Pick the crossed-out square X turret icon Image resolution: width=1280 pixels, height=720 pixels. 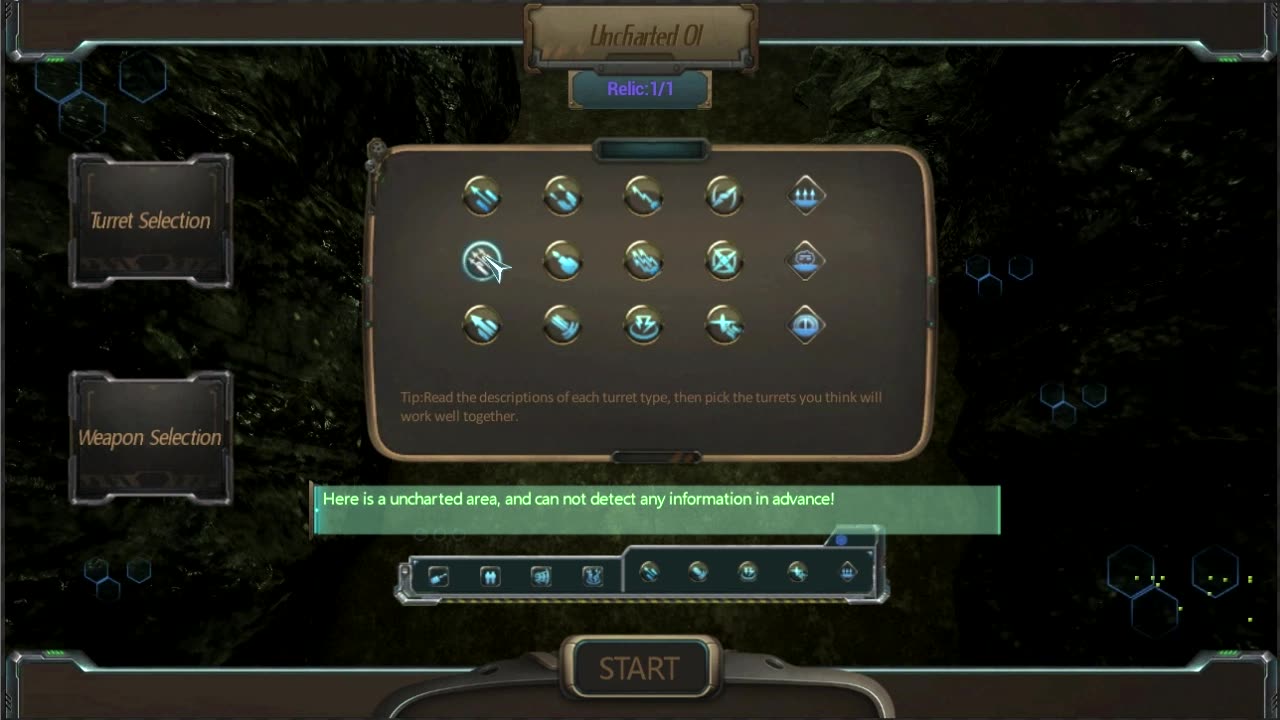click(724, 261)
